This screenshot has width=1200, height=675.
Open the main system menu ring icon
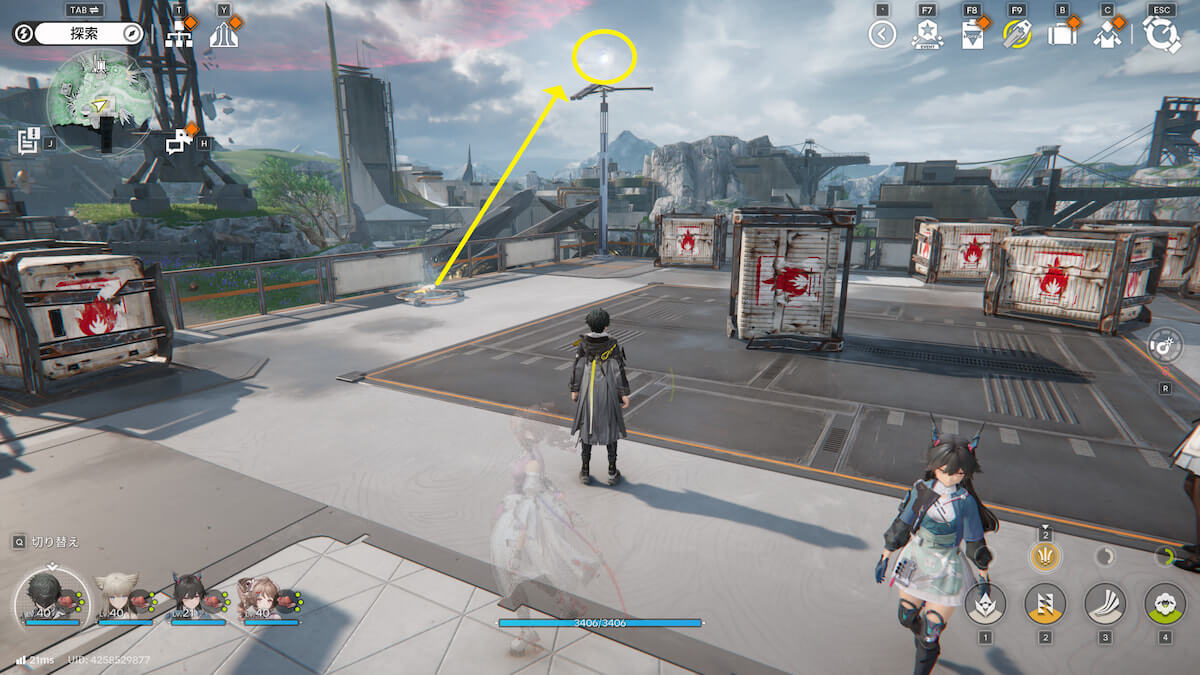point(1162,35)
